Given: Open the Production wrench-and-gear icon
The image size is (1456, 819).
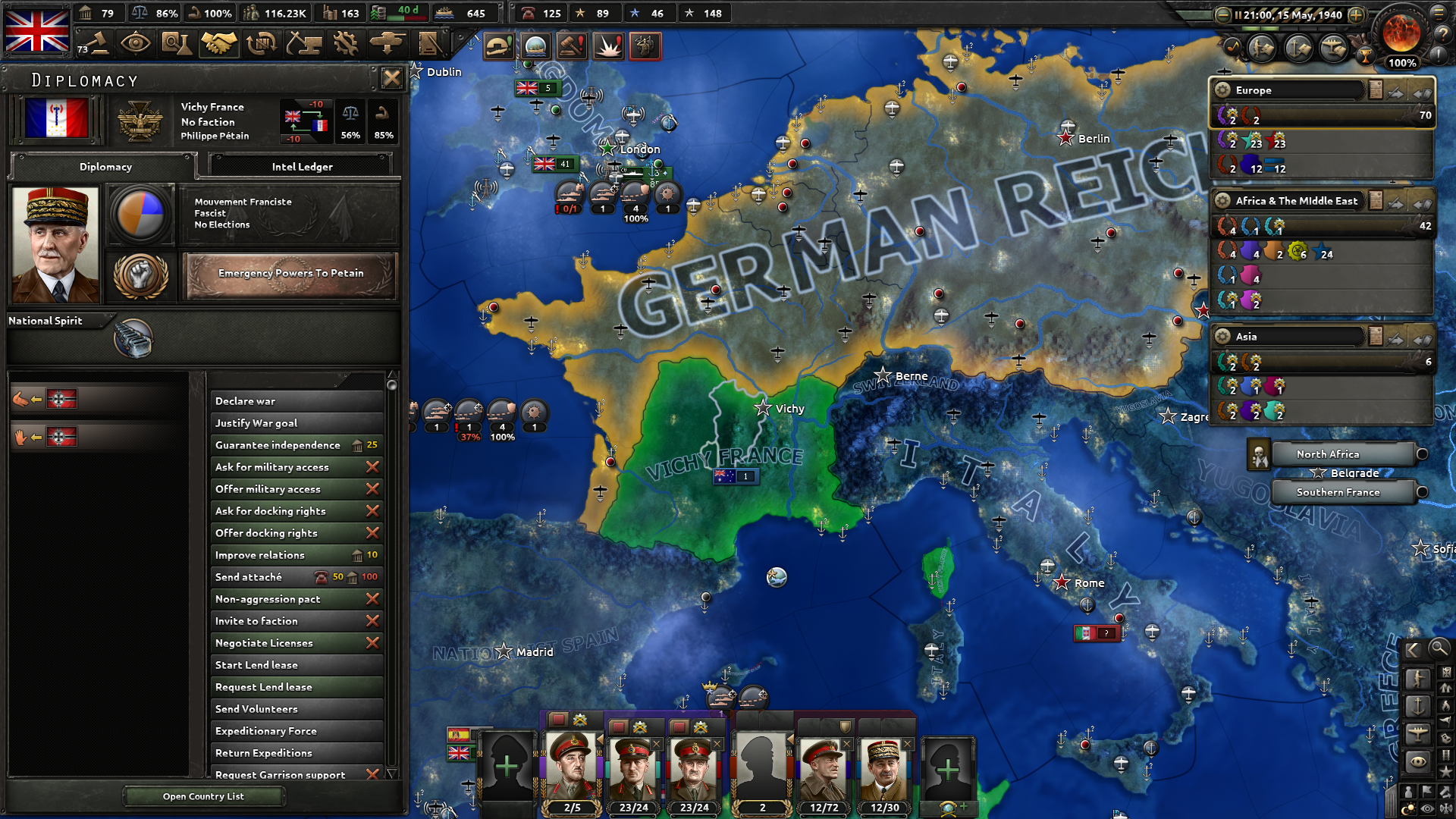Looking at the screenshot, I should point(347,42).
